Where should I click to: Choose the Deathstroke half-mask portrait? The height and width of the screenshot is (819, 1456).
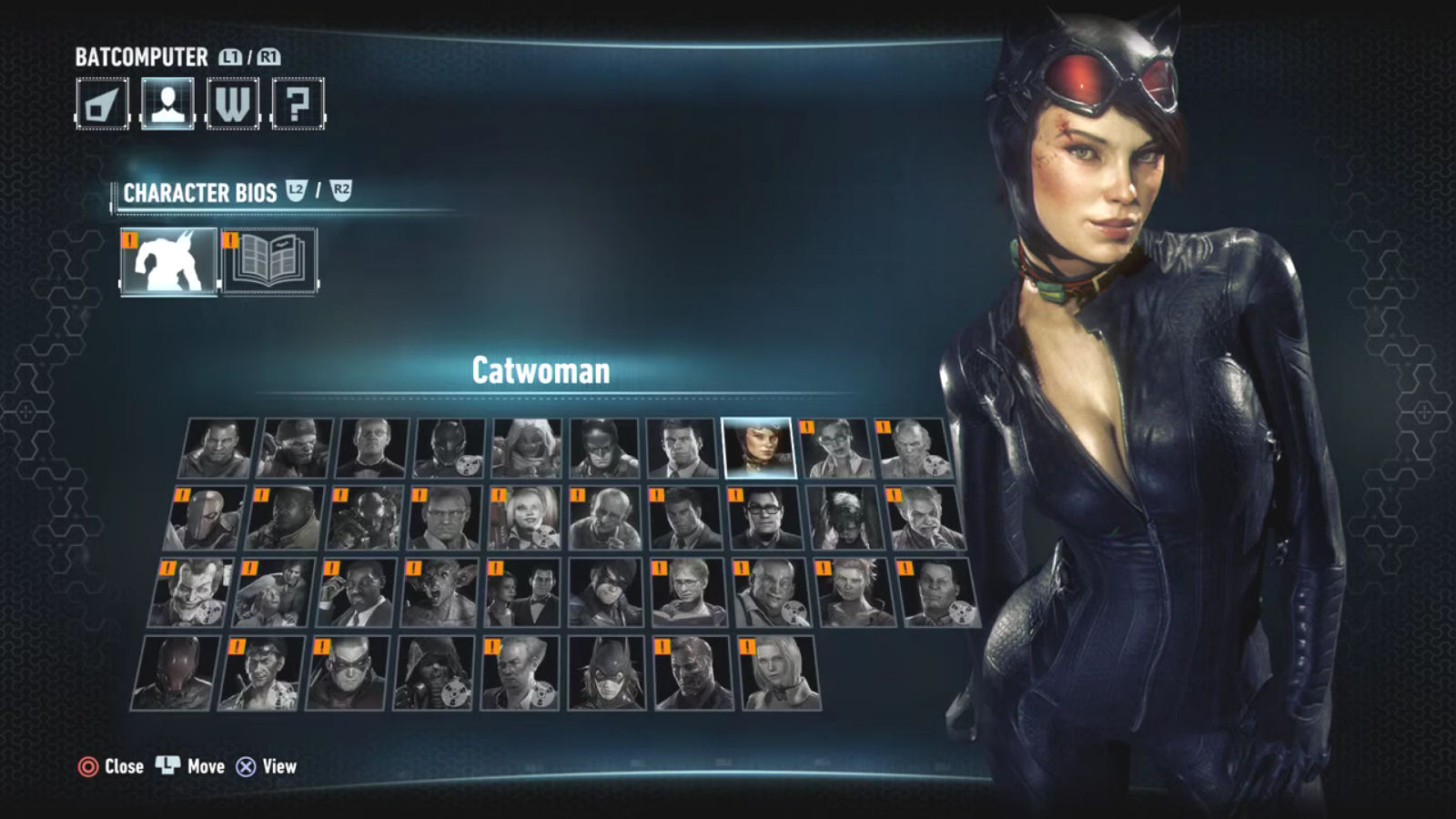206,519
